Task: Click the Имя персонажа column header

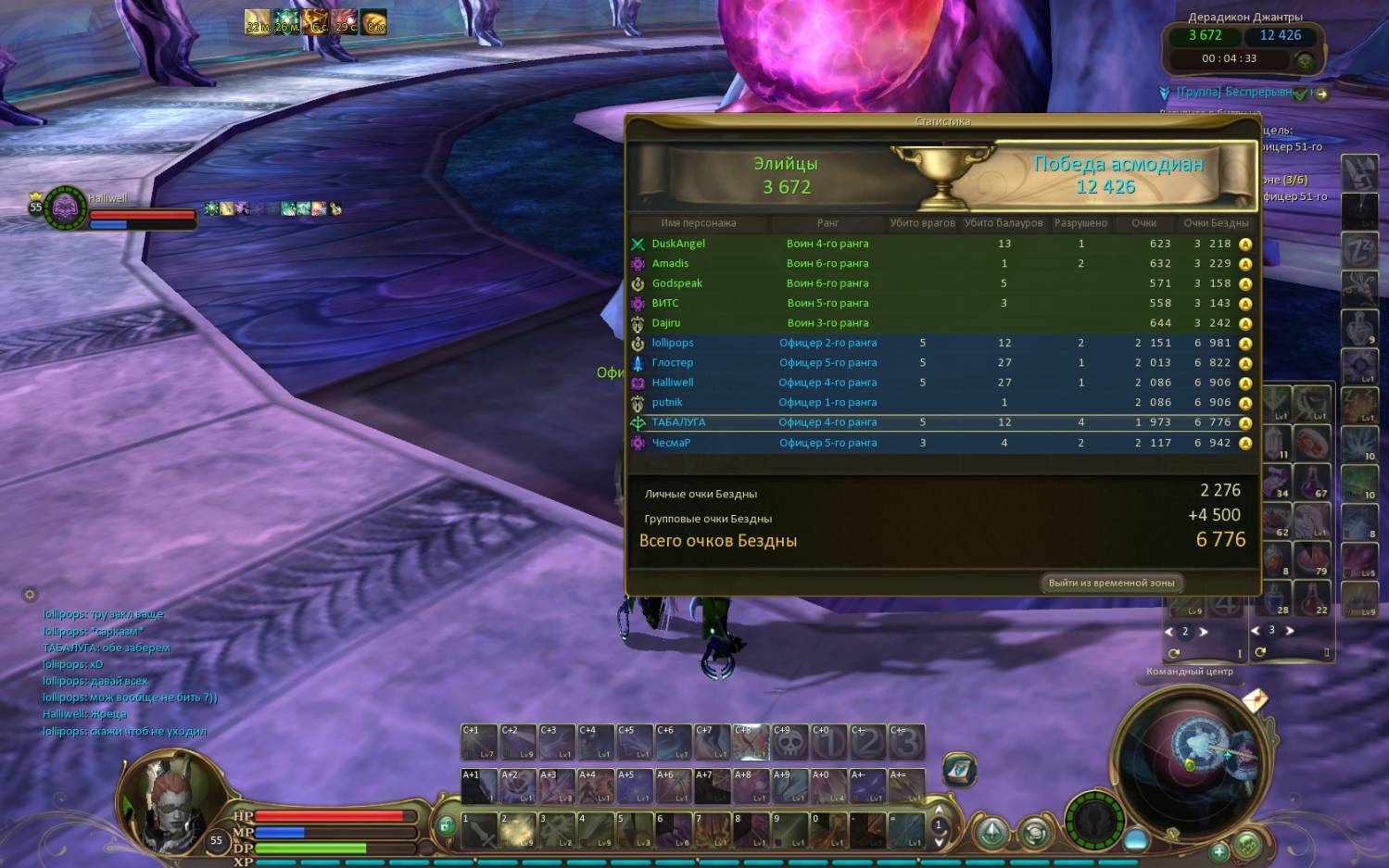Action: click(x=698, y=223)
